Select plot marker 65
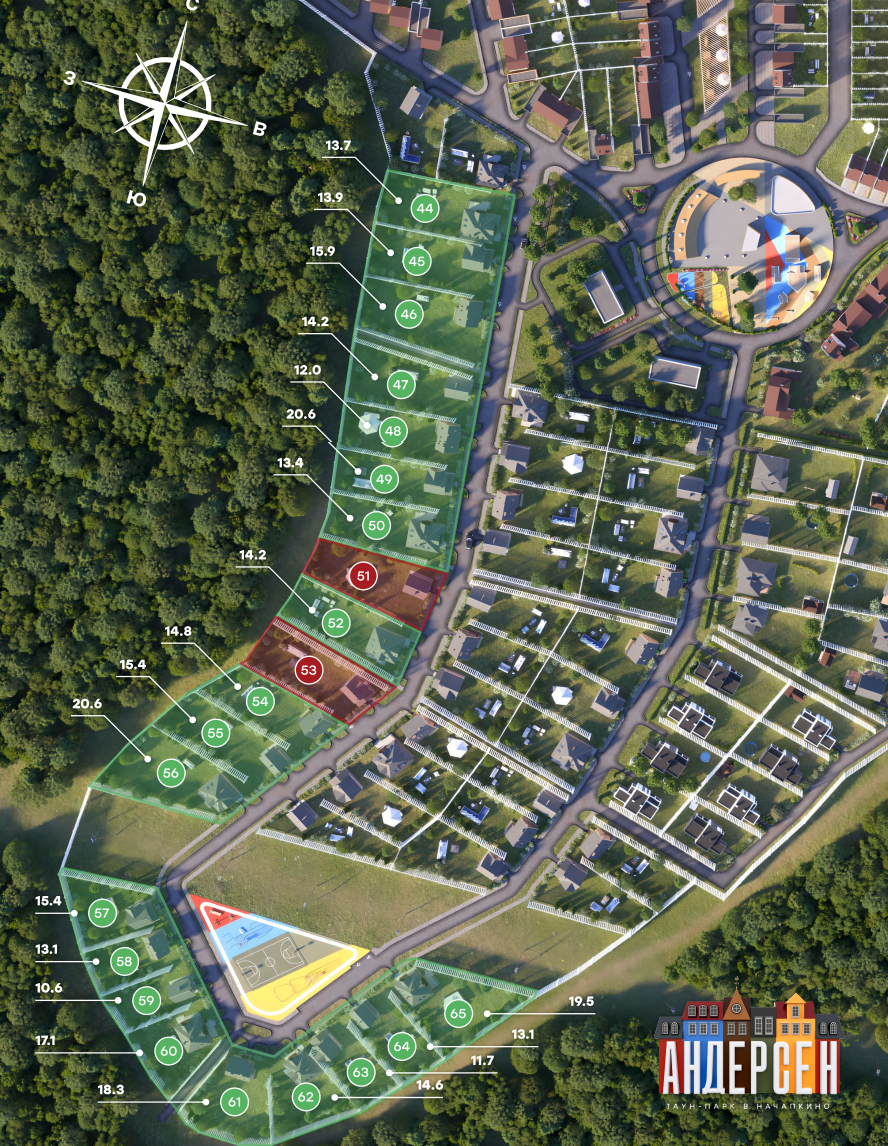Screen dimensions: 888x1146 point(459,1013)
